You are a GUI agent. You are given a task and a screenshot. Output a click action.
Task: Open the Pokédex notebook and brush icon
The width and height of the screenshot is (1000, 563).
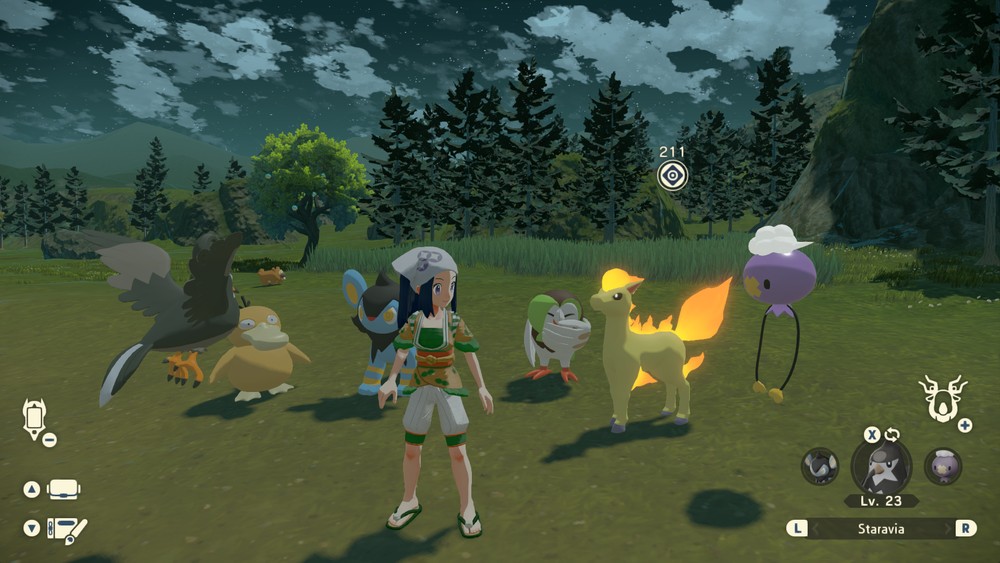(68, 529)
